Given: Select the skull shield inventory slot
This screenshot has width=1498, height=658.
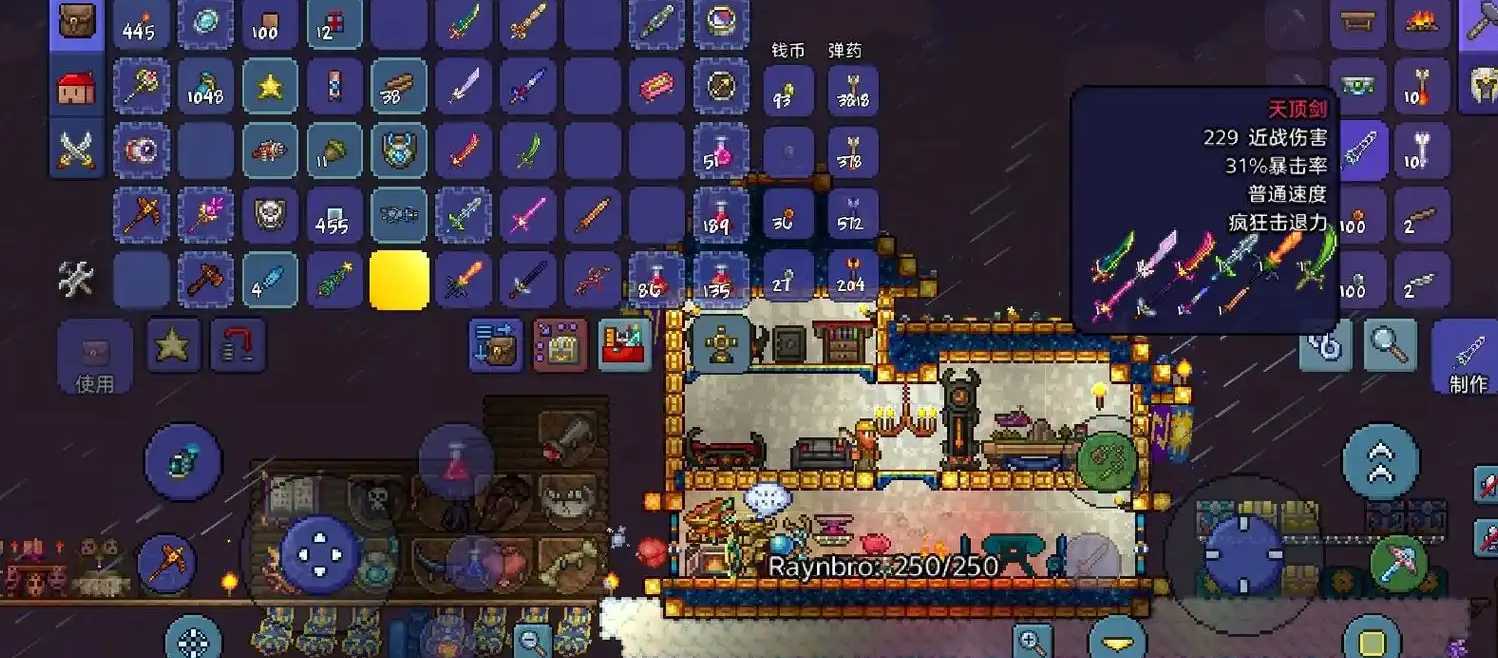Looking at the screenshot, I should pos(269,215).
